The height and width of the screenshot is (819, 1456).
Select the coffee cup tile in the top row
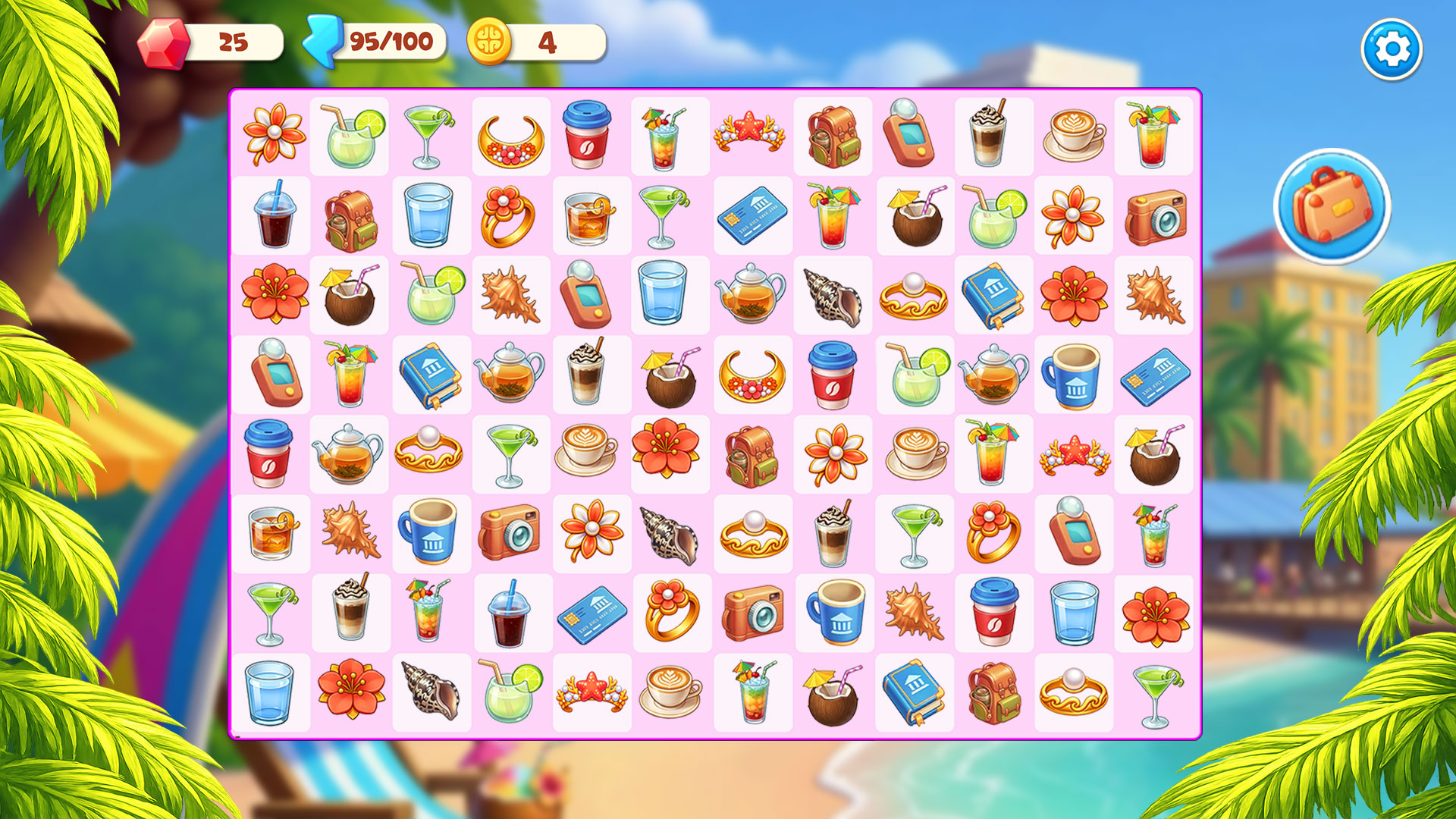coord(588,136)
